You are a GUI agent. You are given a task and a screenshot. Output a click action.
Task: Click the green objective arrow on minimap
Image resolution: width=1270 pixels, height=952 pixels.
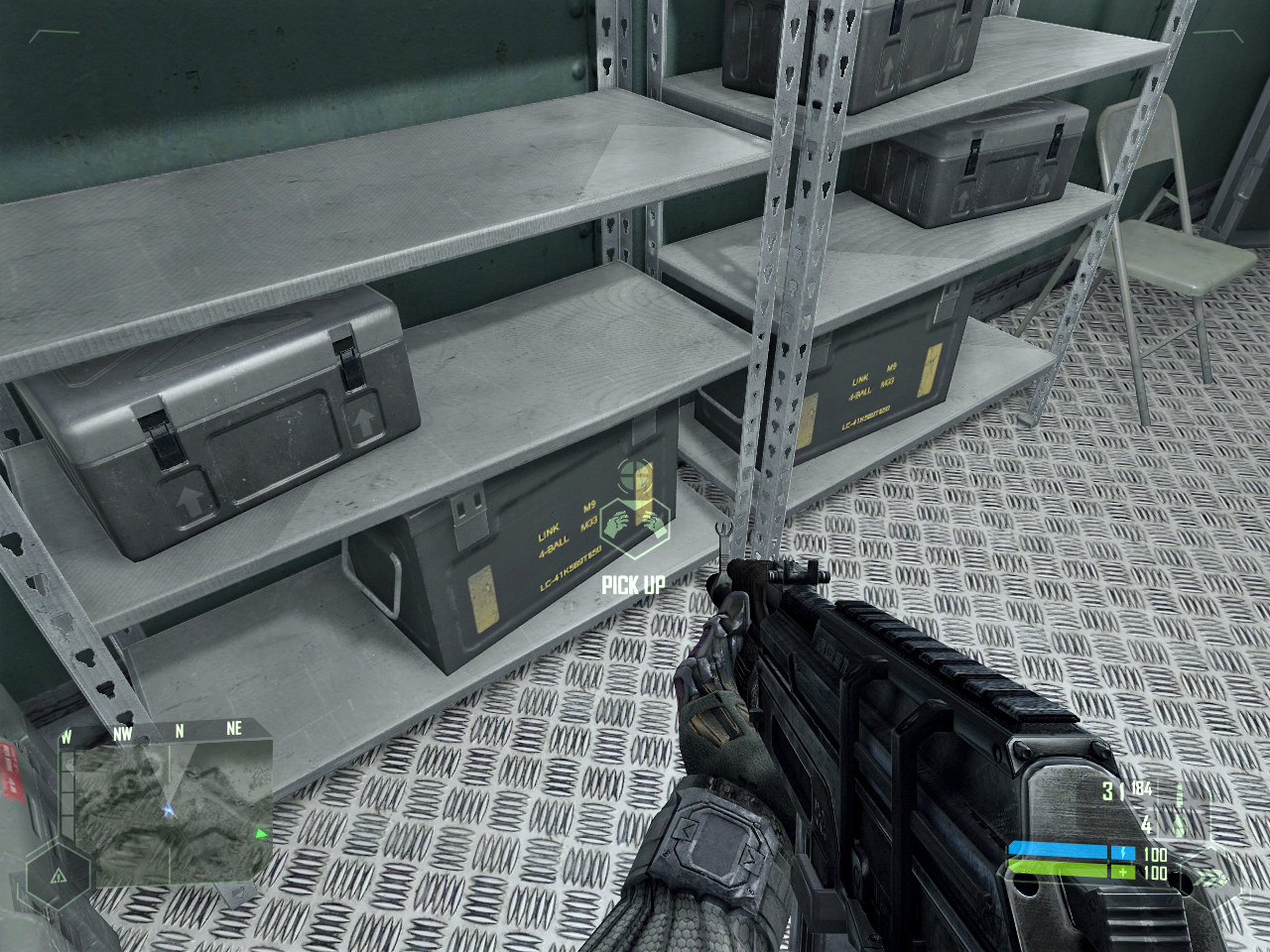(x=261, y=834)
